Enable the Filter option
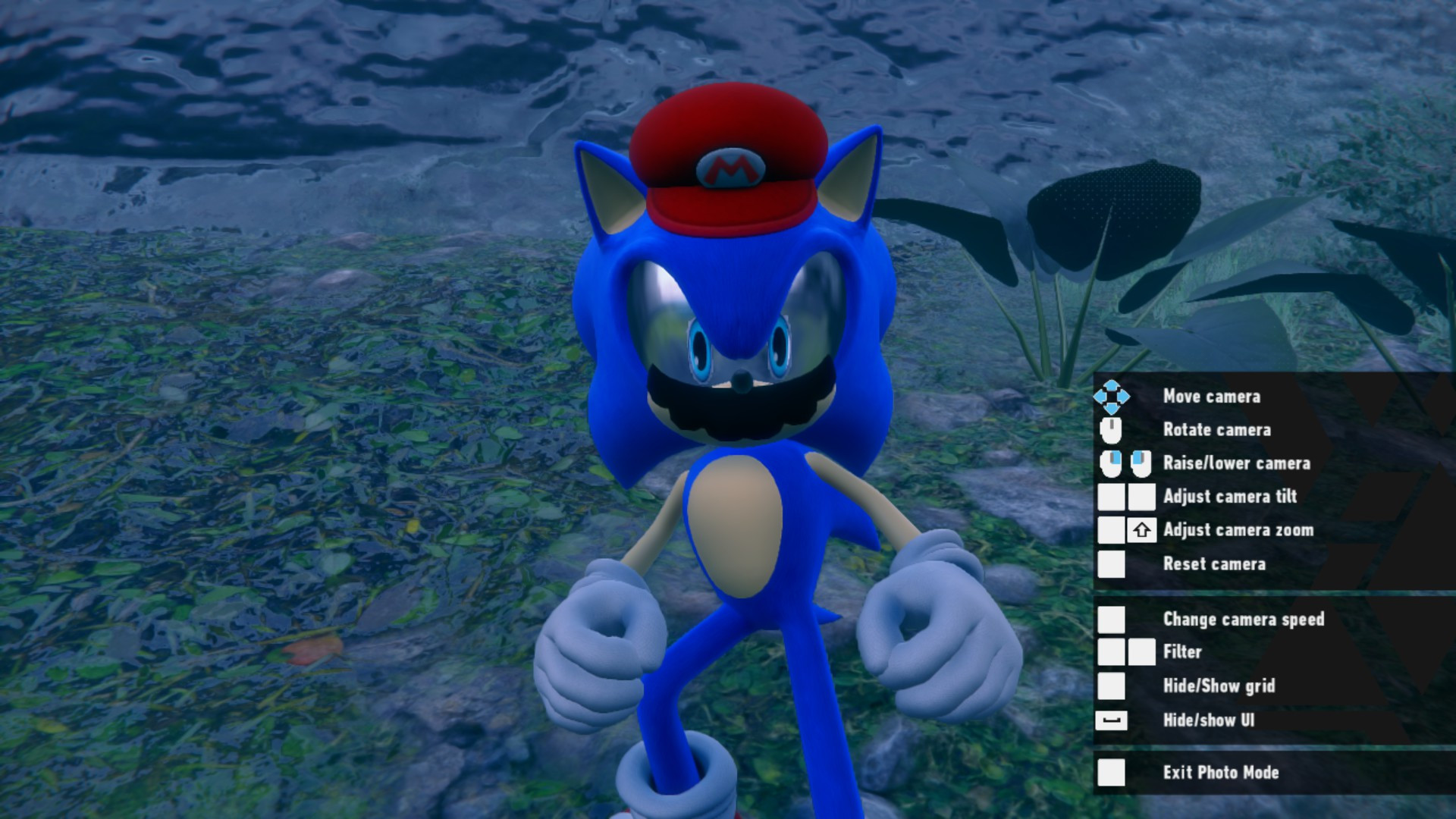Image resolution: width=1456 pixels, height=819 pixels. tap(1183, 652)
